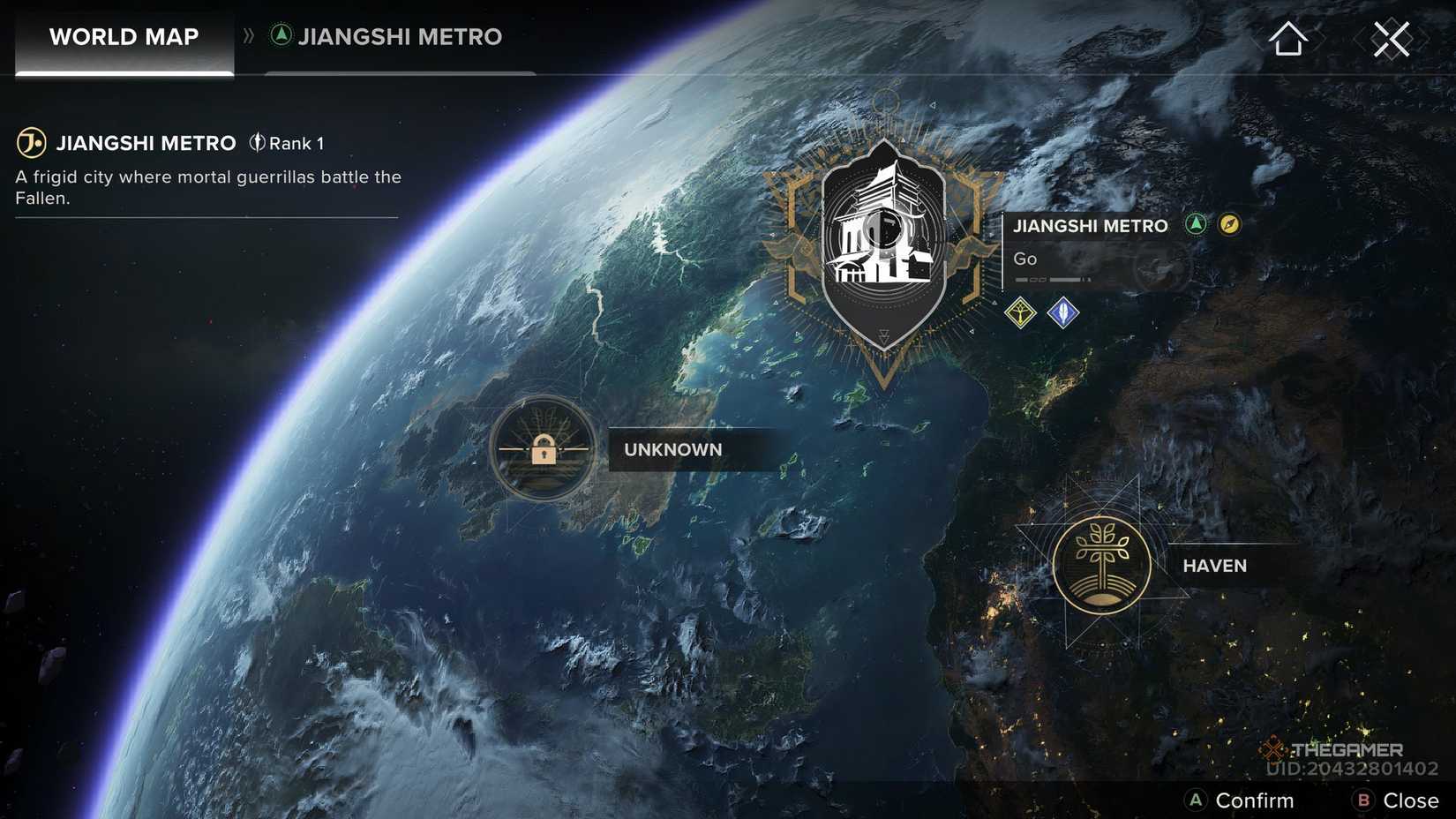Click the Haven location label

[1213, 566]
